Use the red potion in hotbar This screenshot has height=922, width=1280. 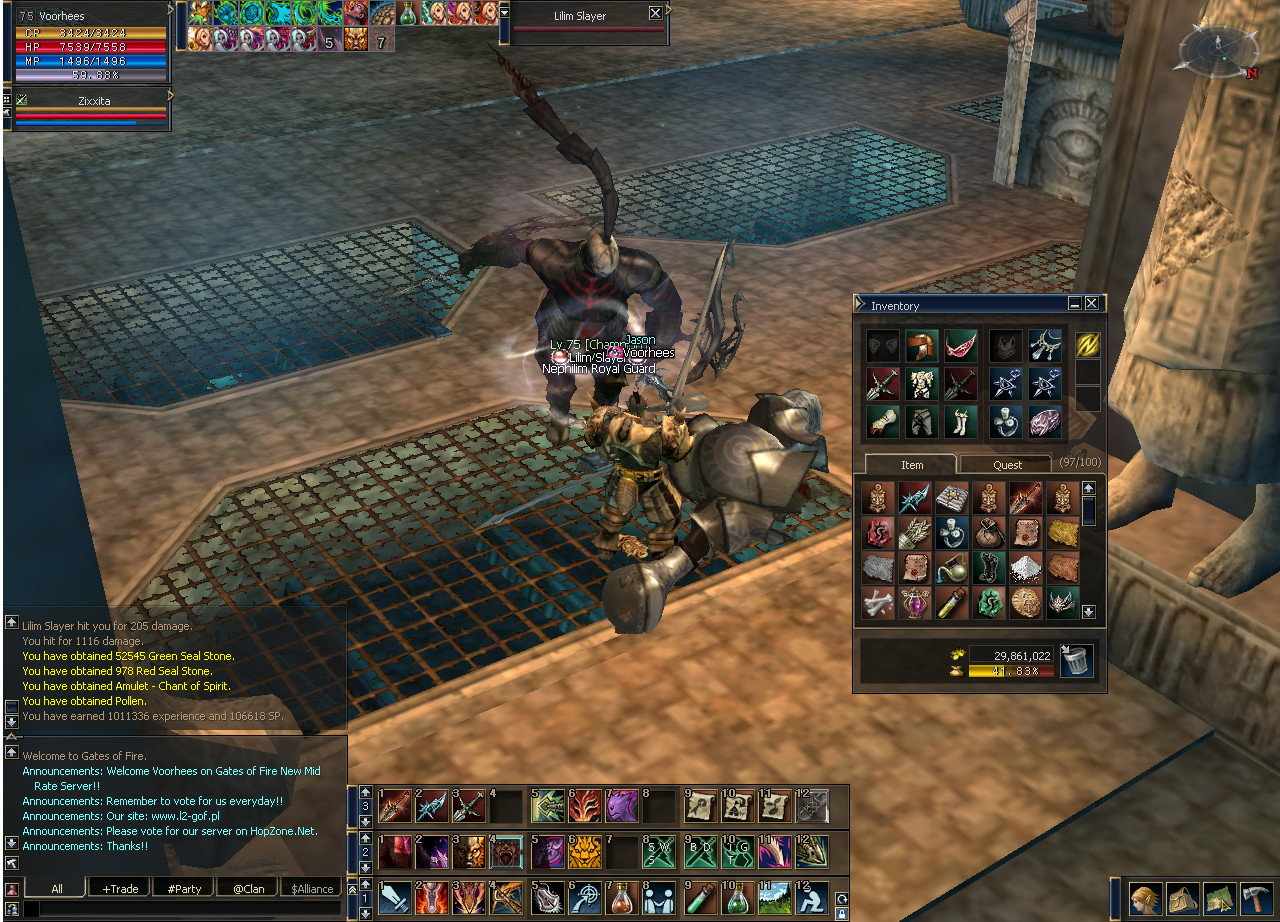tap(623, 897)
